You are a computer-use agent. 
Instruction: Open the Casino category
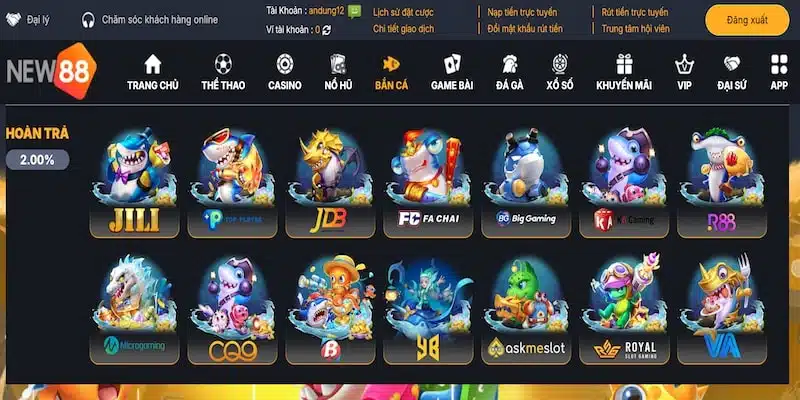click(x=284, y=73)
